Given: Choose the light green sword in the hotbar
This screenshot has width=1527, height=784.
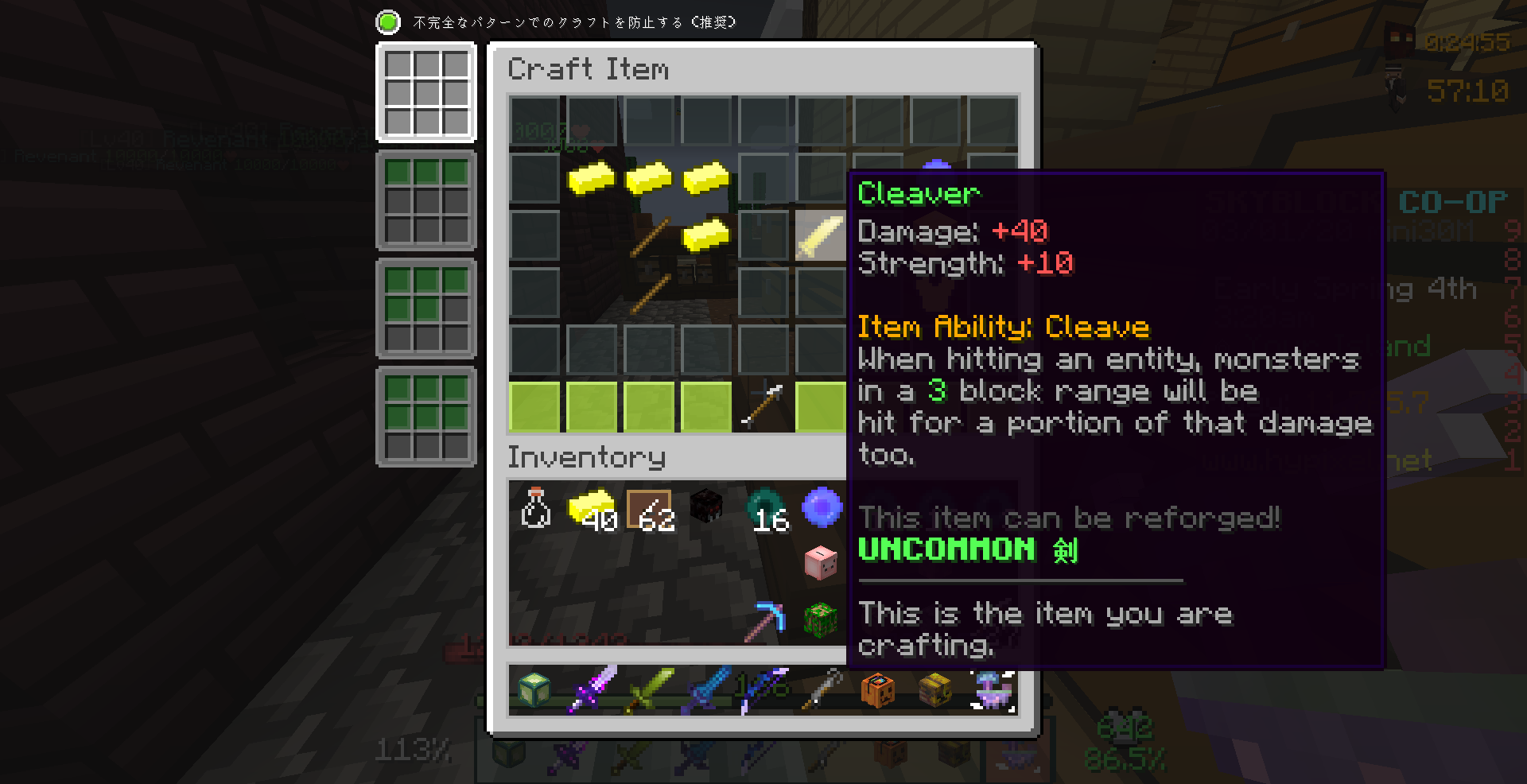Looking at the screenshot, I should [650, 689].
